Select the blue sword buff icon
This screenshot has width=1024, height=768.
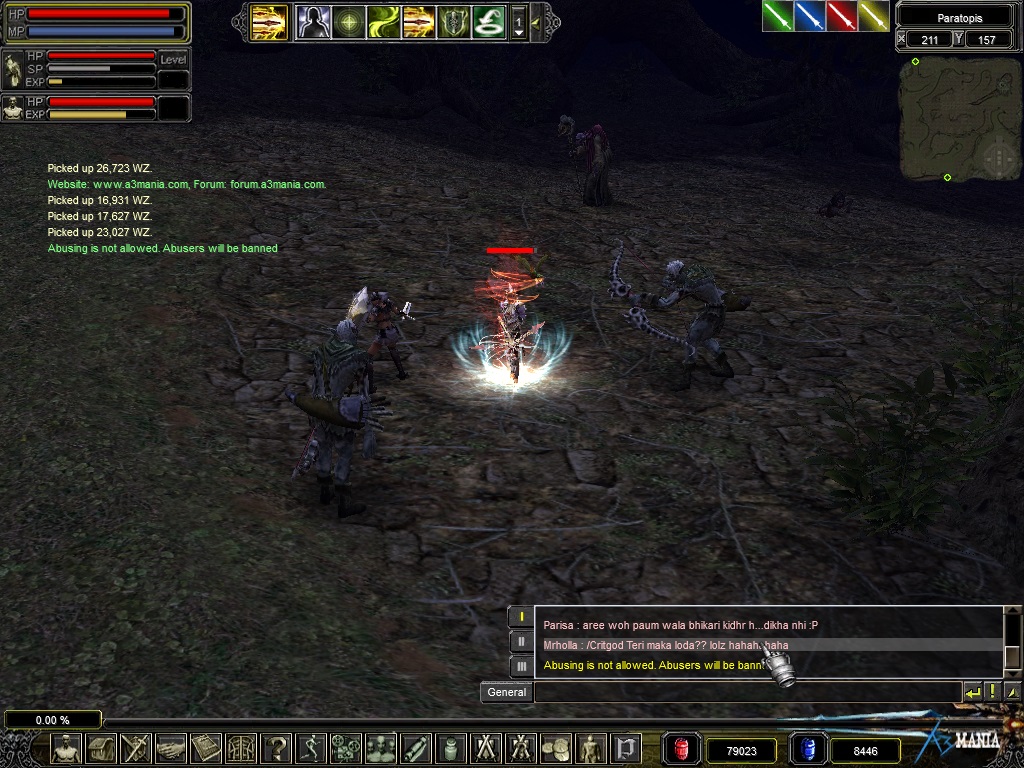pyautogui.click(x=810, y=16)
